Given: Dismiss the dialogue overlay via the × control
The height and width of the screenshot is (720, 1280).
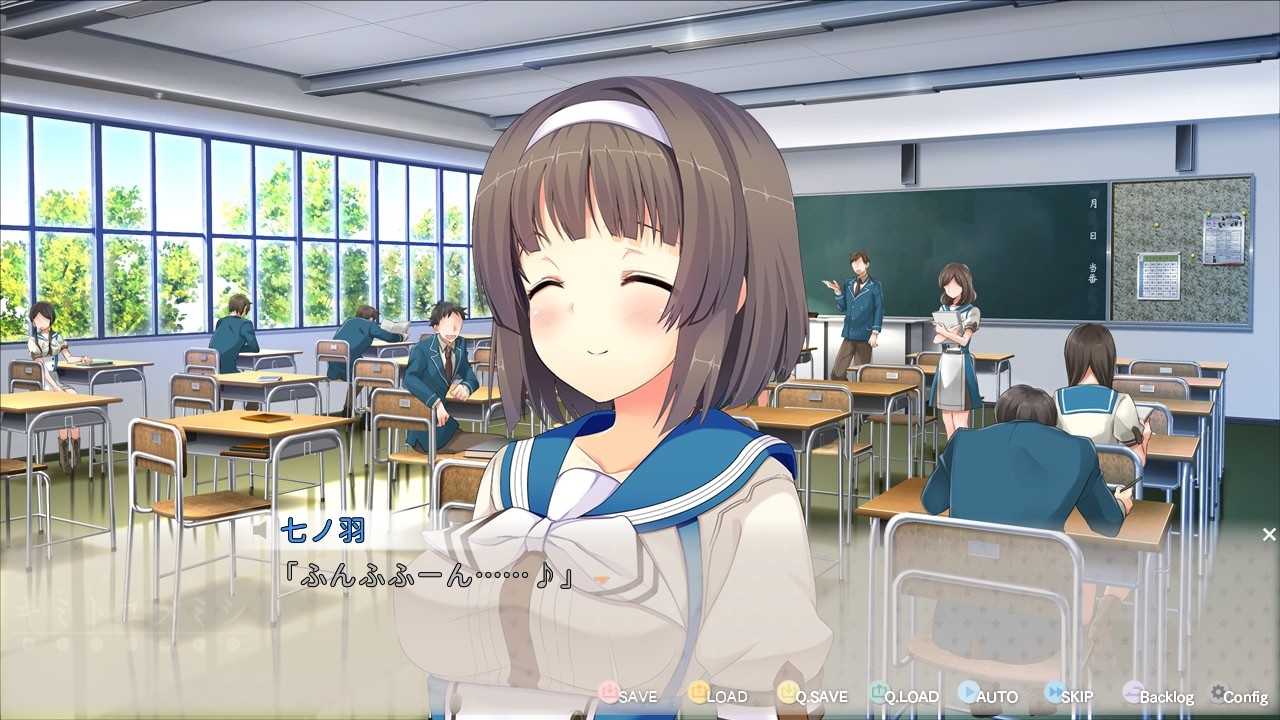Looking at the screenshot, I should [1268, 534].
